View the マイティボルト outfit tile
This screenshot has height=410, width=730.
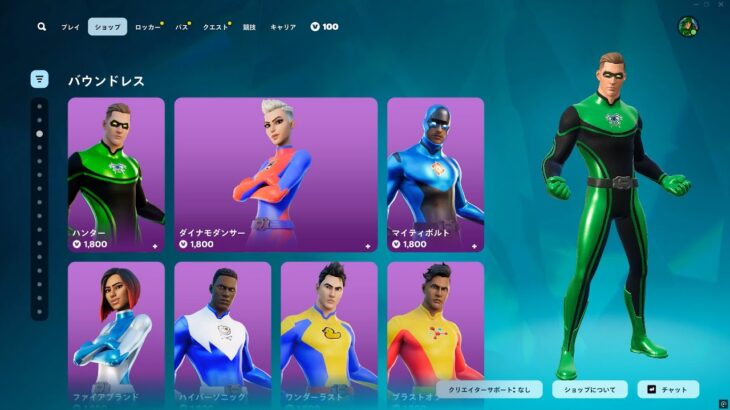coord(435,174)
